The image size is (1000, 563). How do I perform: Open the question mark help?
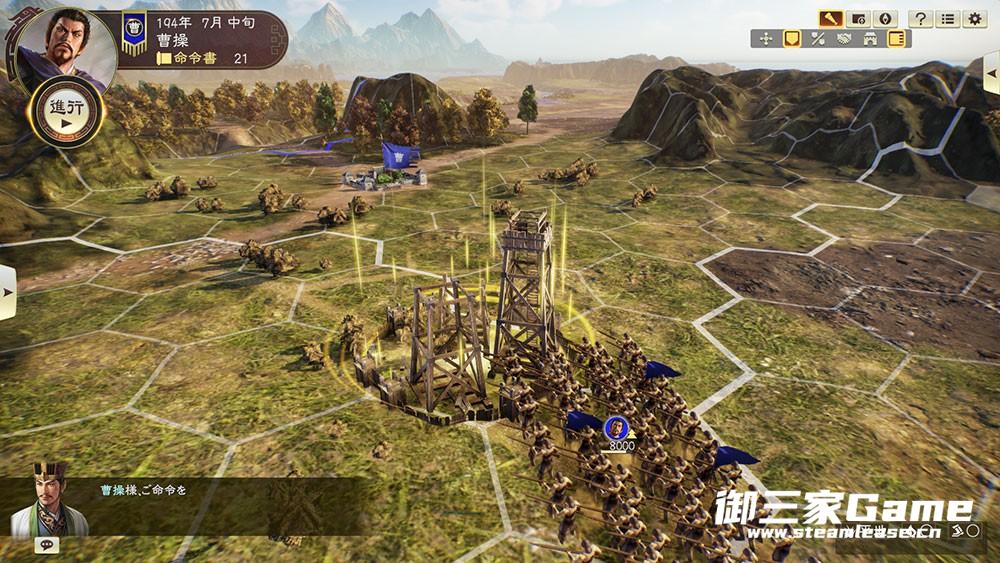coord(920,18)
